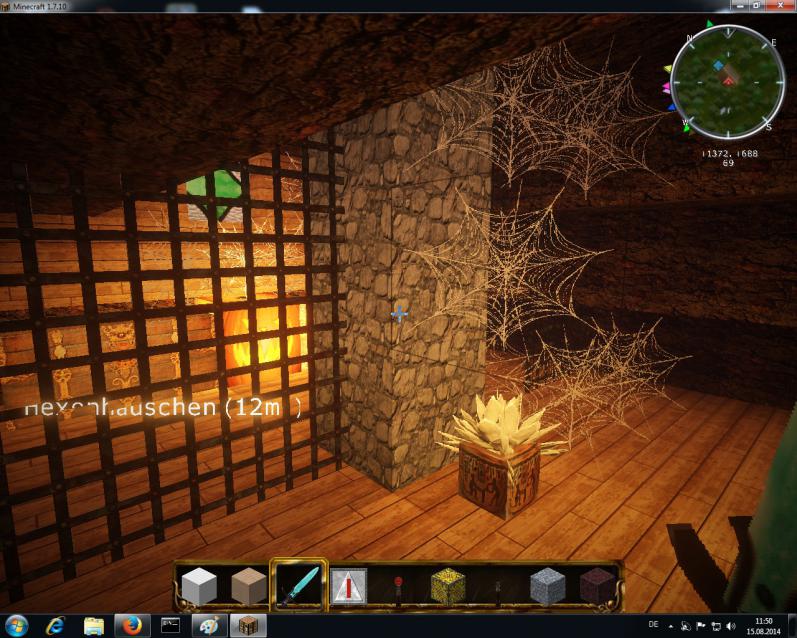The image size is (797, 638).
Task: Click the circular minimap
Action: tap(727, 82)
